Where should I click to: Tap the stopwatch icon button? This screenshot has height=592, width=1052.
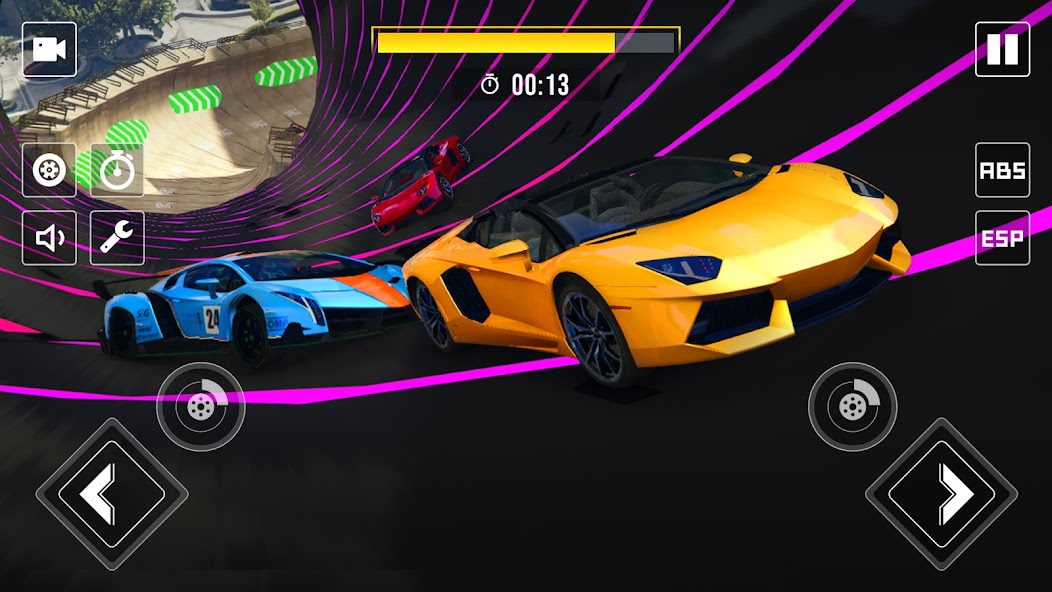[x=117, y=170]
